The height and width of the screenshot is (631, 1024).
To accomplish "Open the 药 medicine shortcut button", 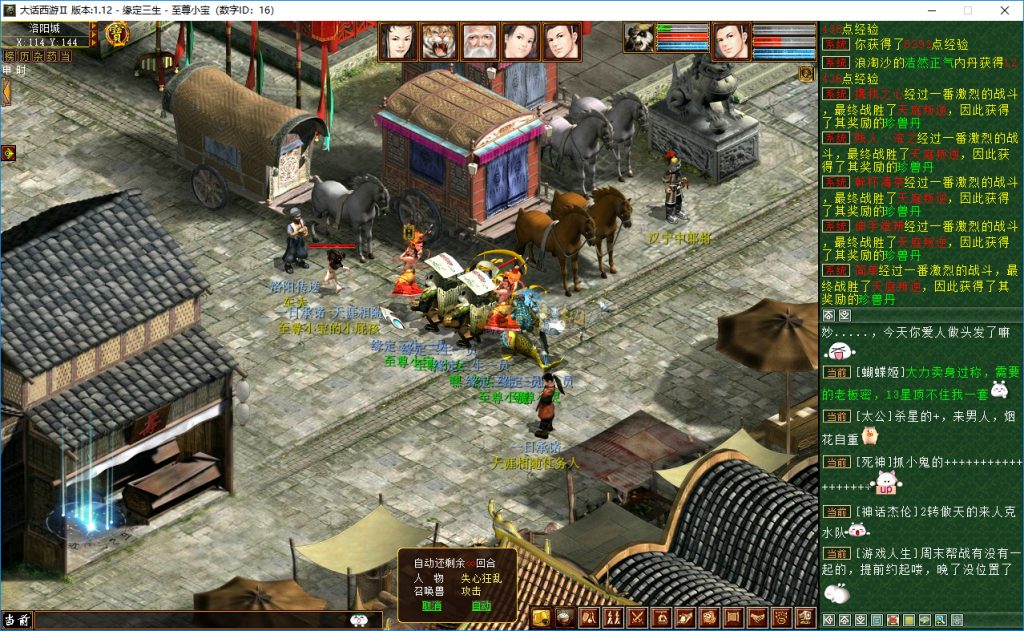I will (x=51, y=57).
